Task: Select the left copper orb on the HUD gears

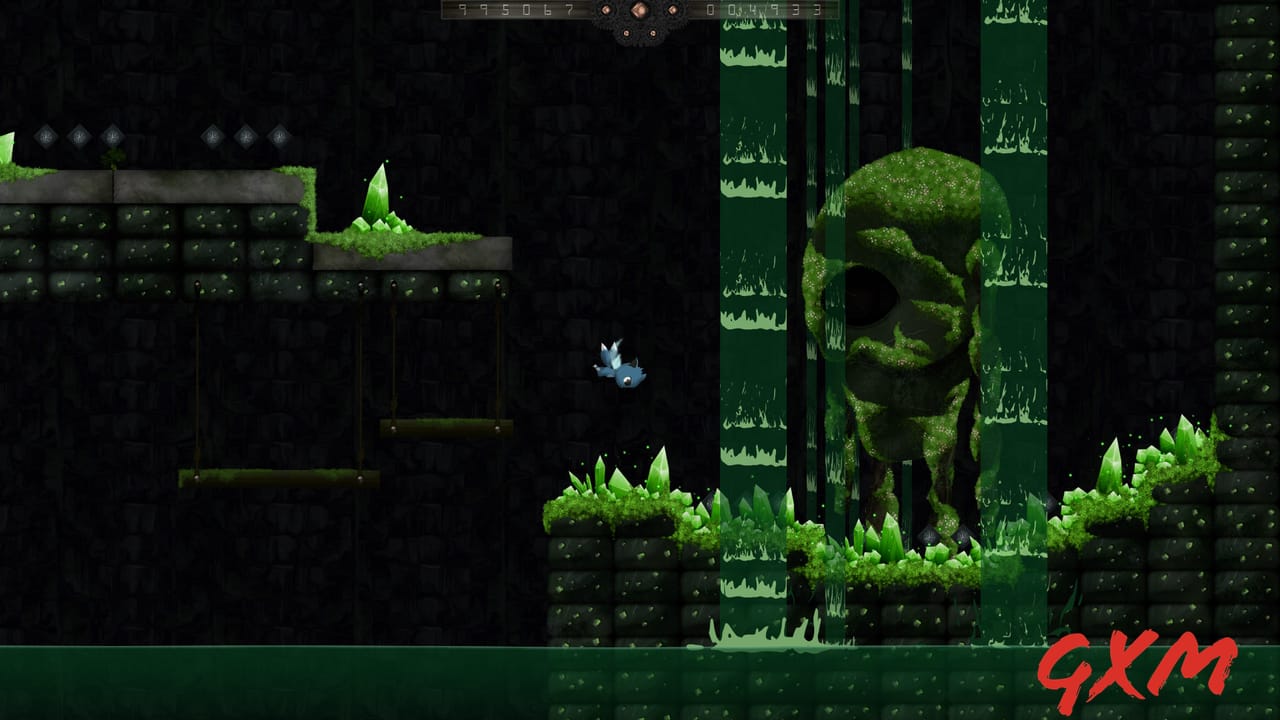Action: tap(607, 10)
